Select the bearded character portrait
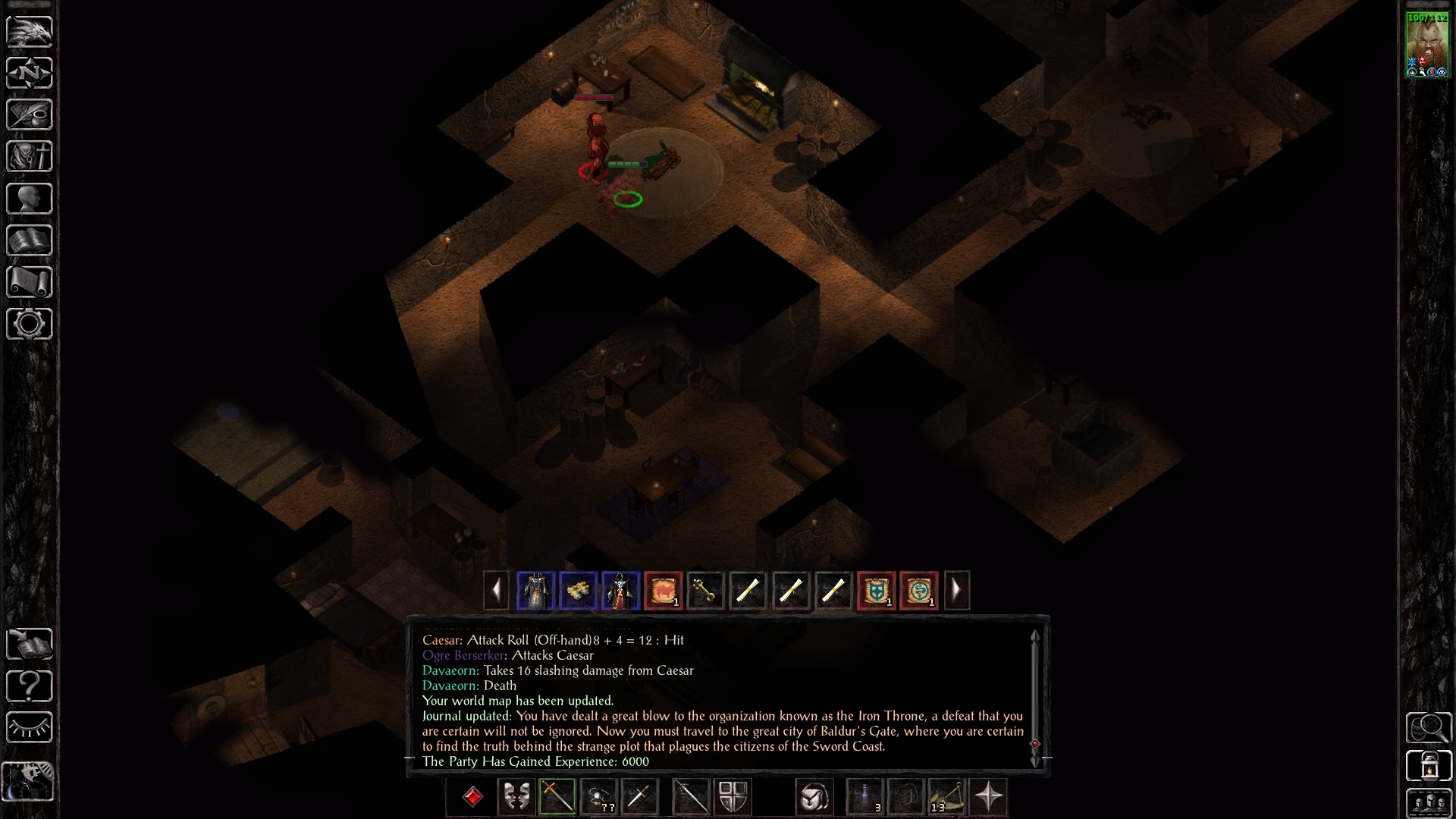The height and width of the screenshot is (819, 1456). tap(1427, 45)
